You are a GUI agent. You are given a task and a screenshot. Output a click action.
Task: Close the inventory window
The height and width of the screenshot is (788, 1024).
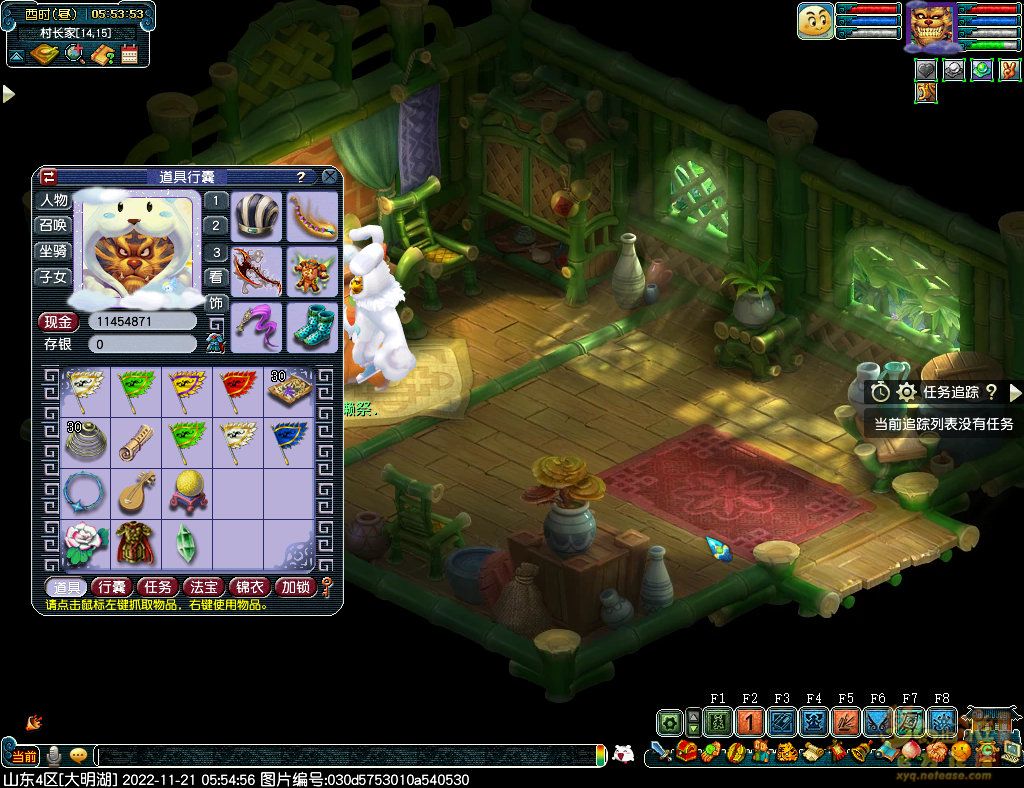[x=330, y=177]
